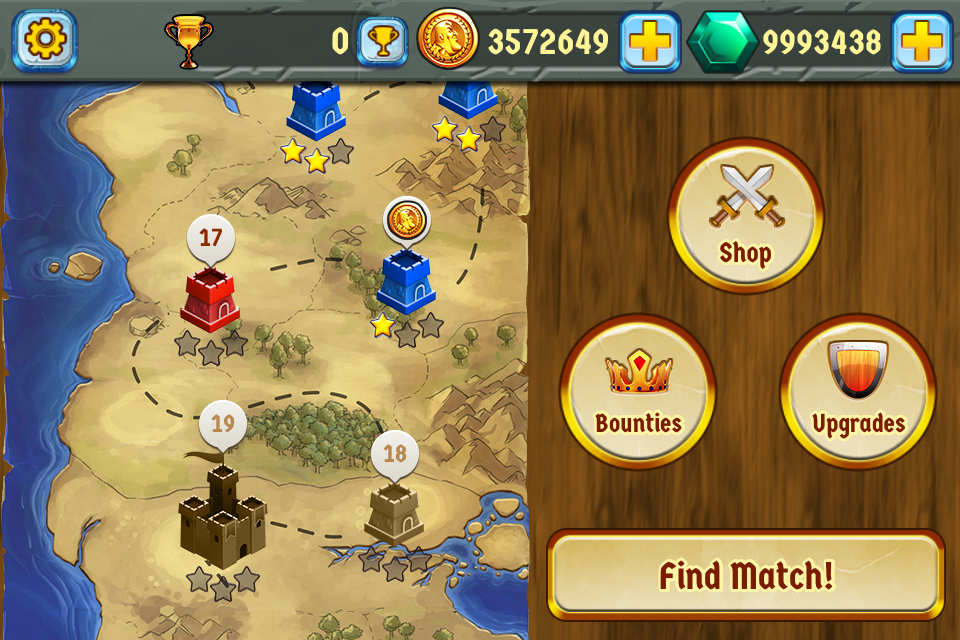Add more gold coins with plus button
This screenshot has height=640, width=960.
pos(649,41)
